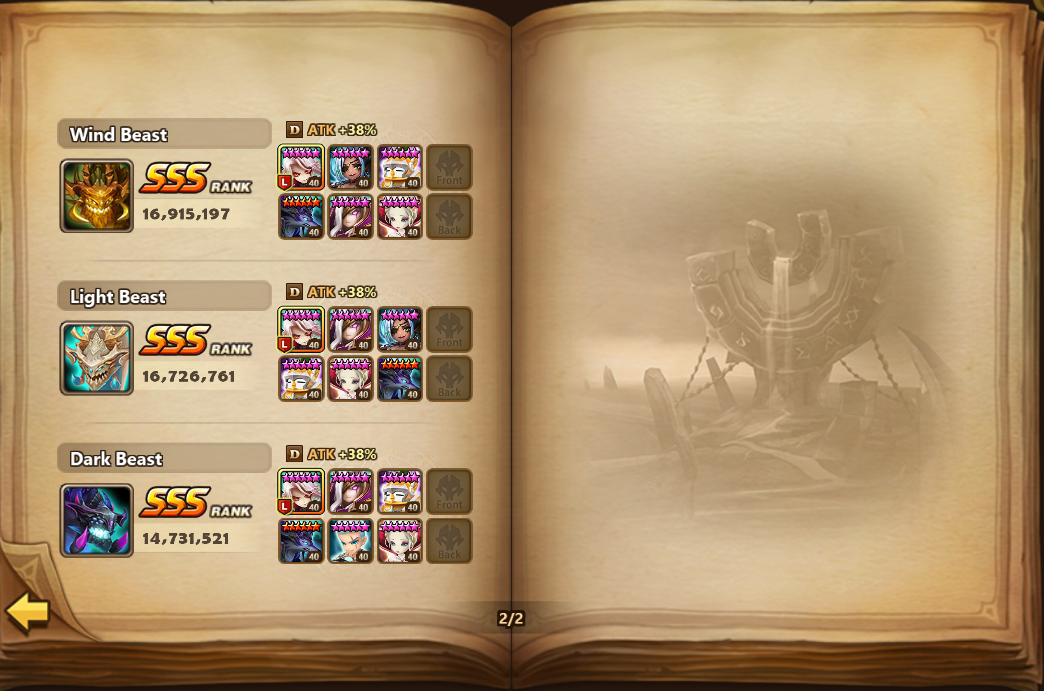1044x691 pixels.
Task: Inspect the Light Beast team's leader monster
Action: (301, 329)
